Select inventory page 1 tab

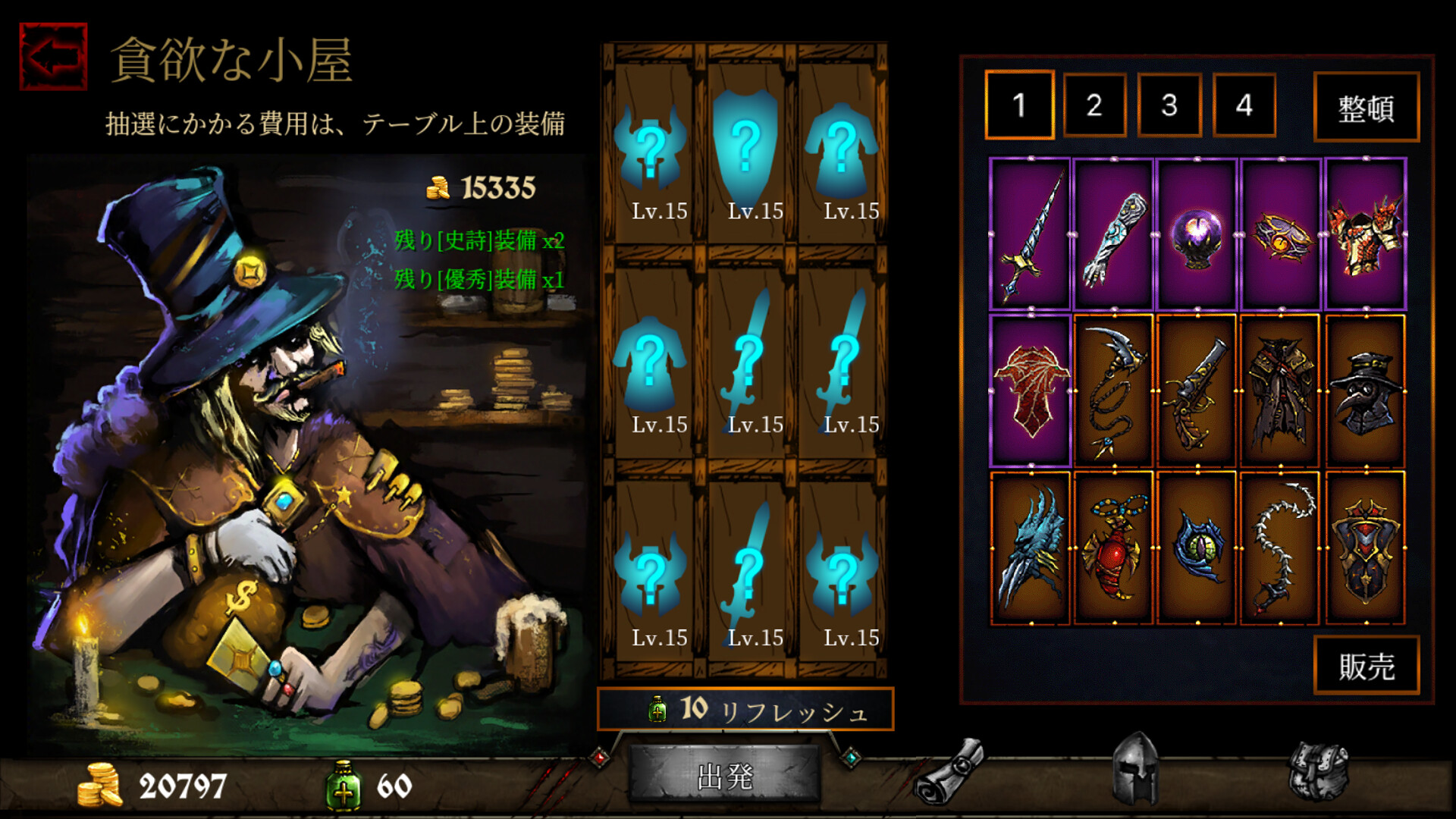[1019, 105]
